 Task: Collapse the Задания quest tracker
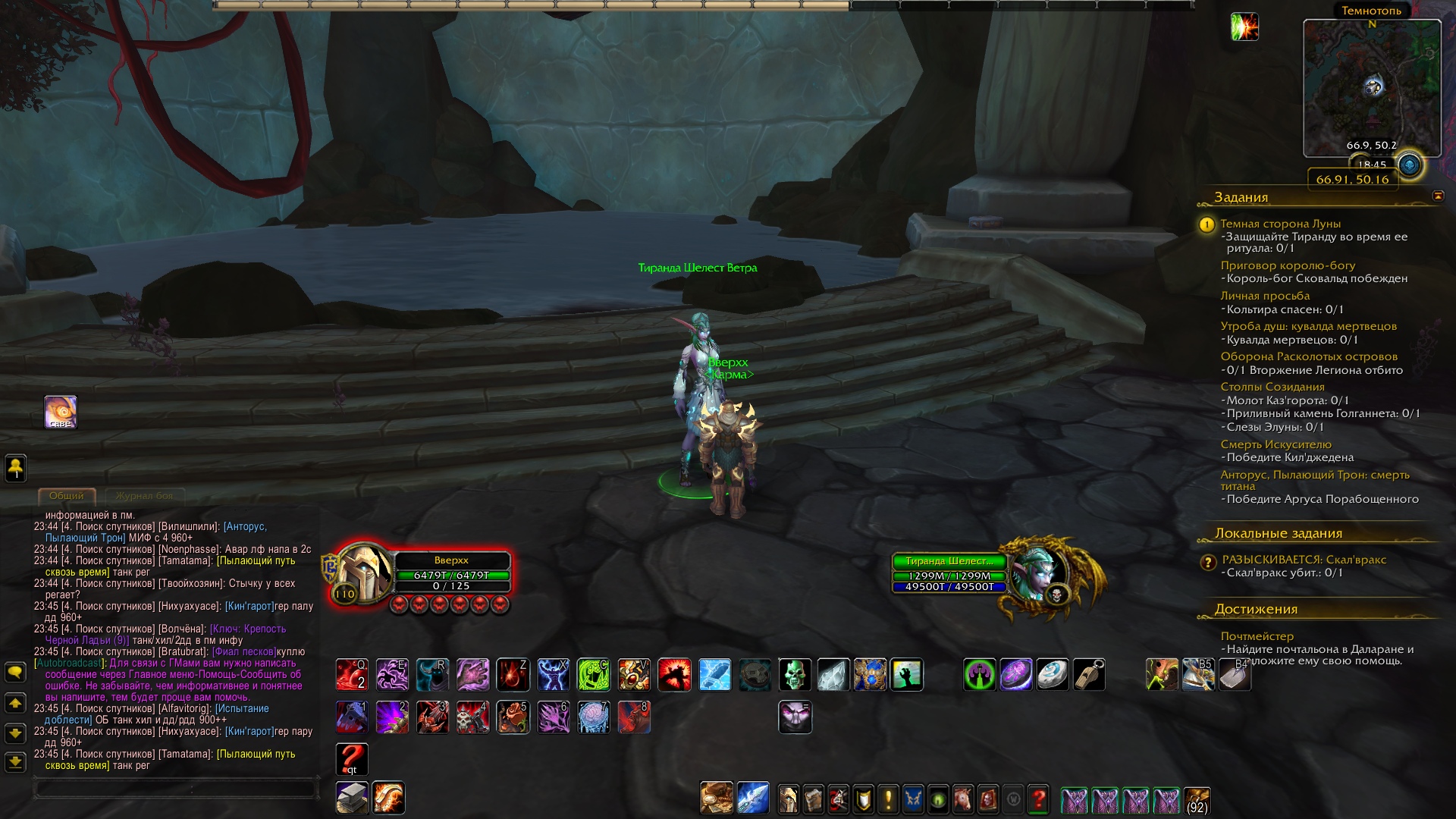[x=1438, y=196]
